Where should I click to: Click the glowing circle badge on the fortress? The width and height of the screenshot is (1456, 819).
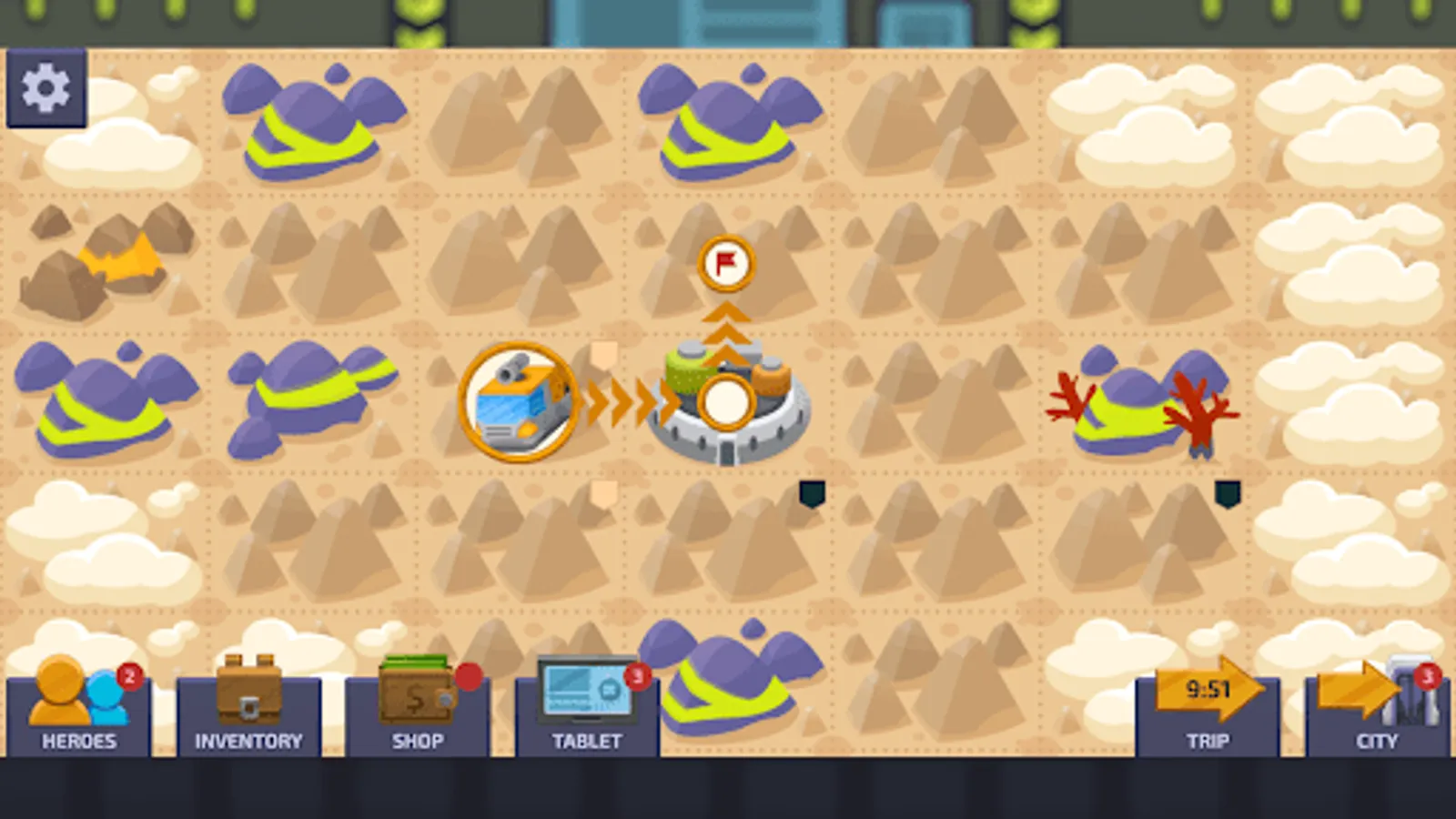coord(725,404)
